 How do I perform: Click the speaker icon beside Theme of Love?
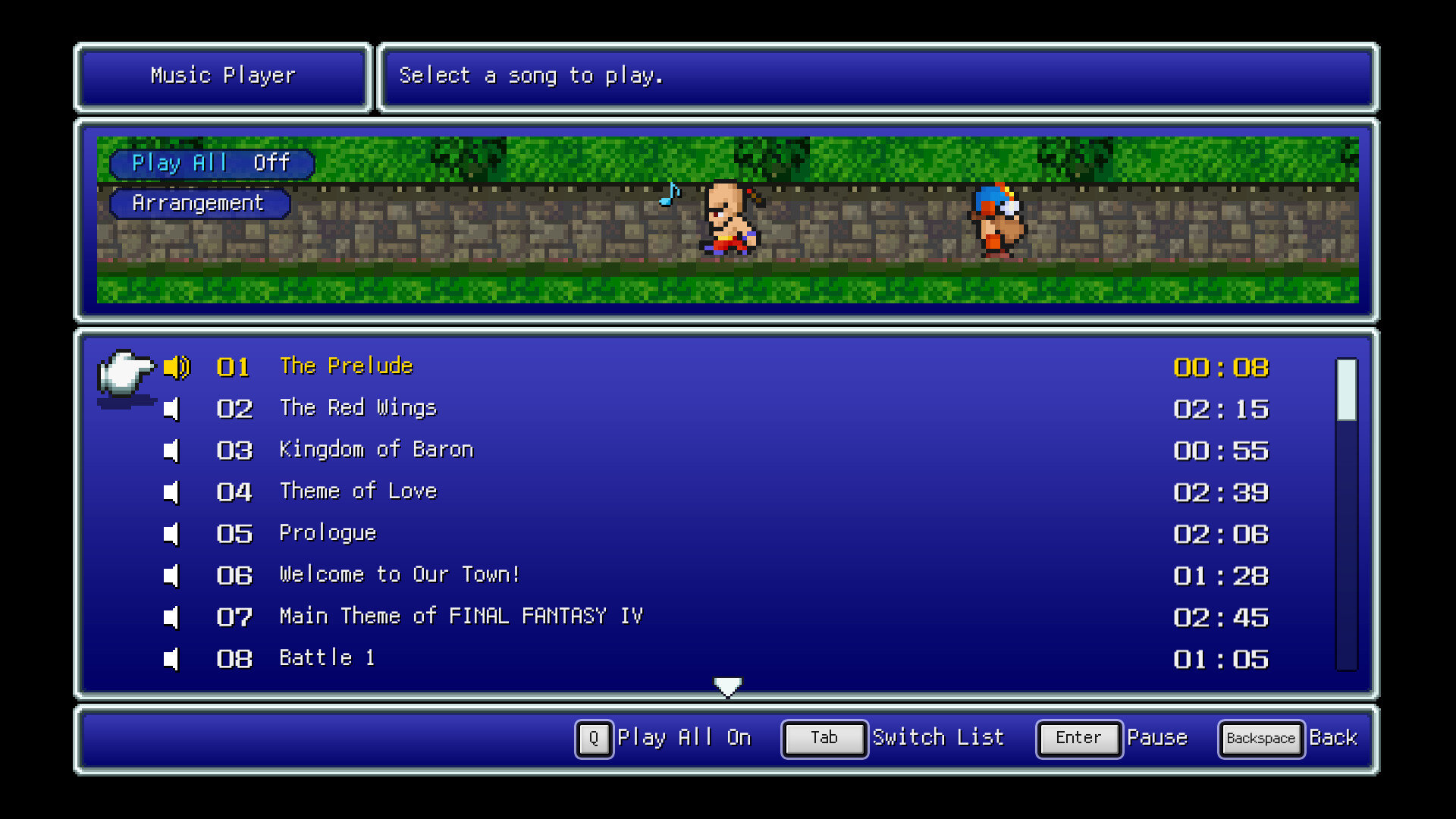pyautogui.click(x=172, y=492)
